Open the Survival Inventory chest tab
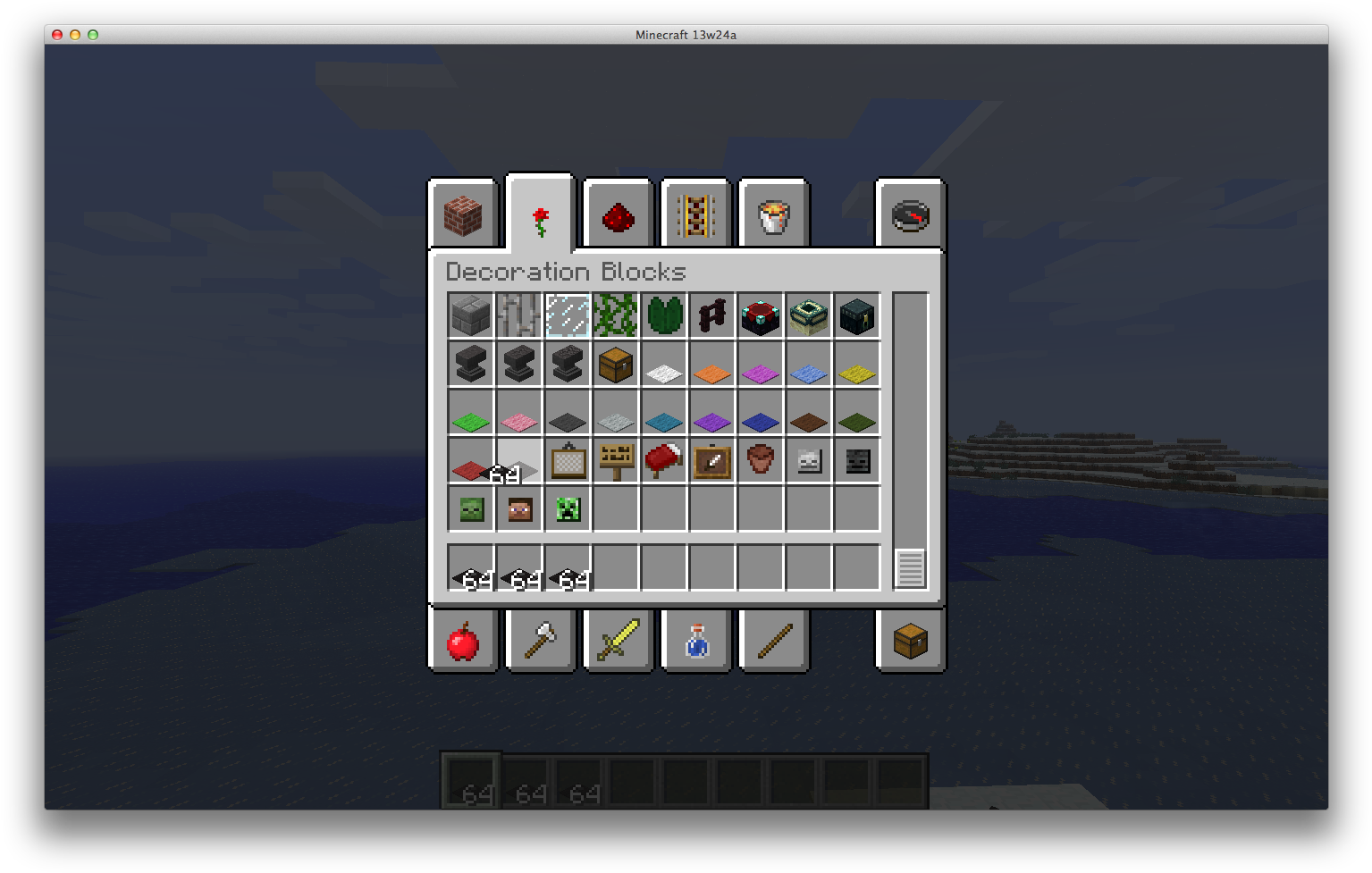The image size is (1372, 873). click(x=911, y=641)
